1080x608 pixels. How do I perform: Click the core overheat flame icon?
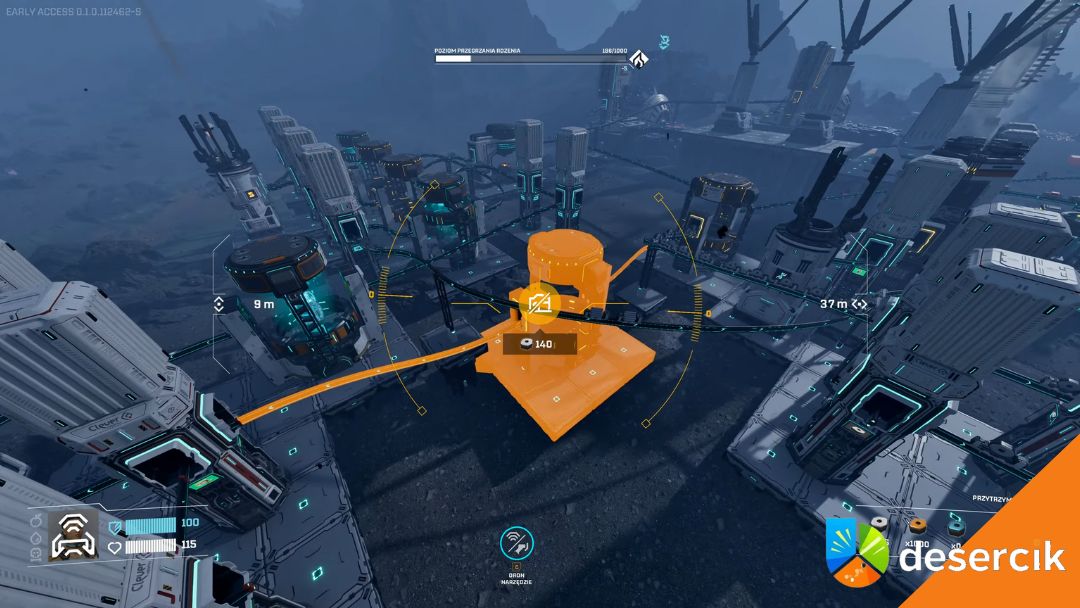coord(637,59)
